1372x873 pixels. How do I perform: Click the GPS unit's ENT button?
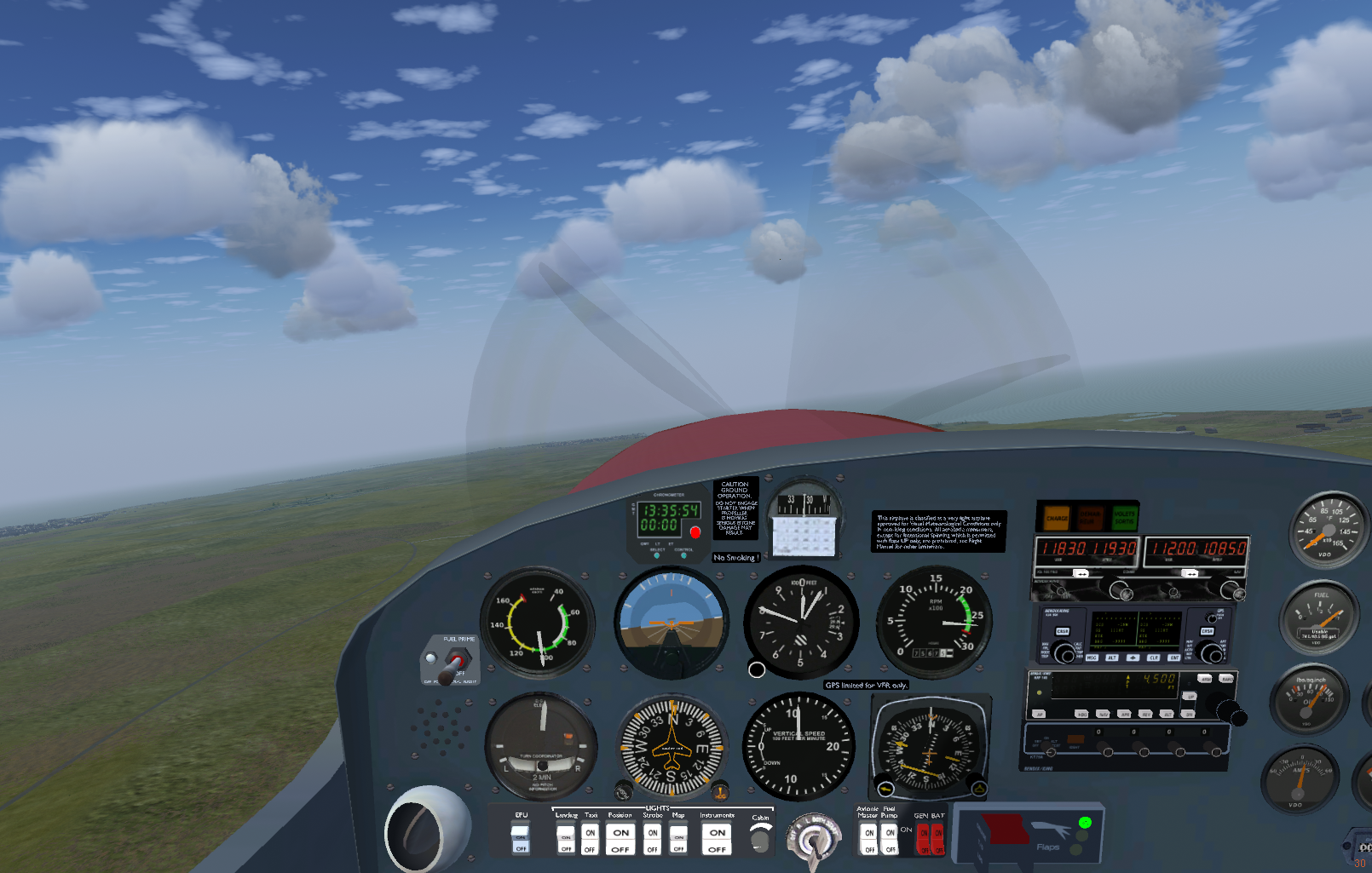[x=1174, y=658]
